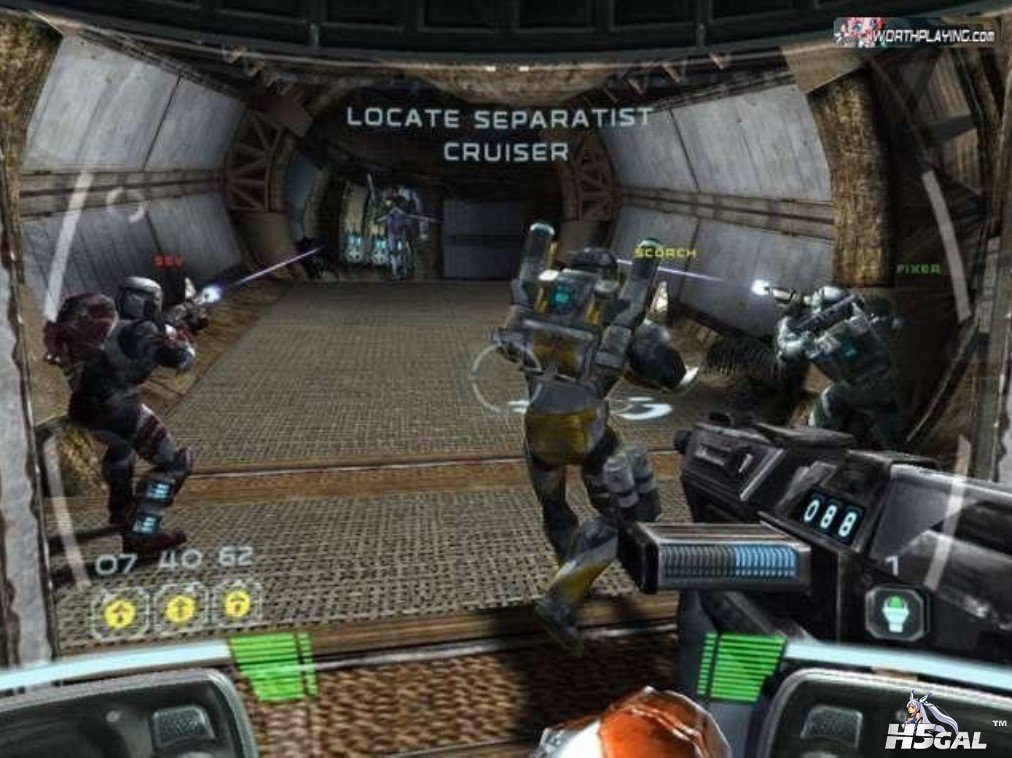Select squad member 40 status icon
Image resolution: width=1012 pixels, height=758 pixels.
[x=180, y=607]
